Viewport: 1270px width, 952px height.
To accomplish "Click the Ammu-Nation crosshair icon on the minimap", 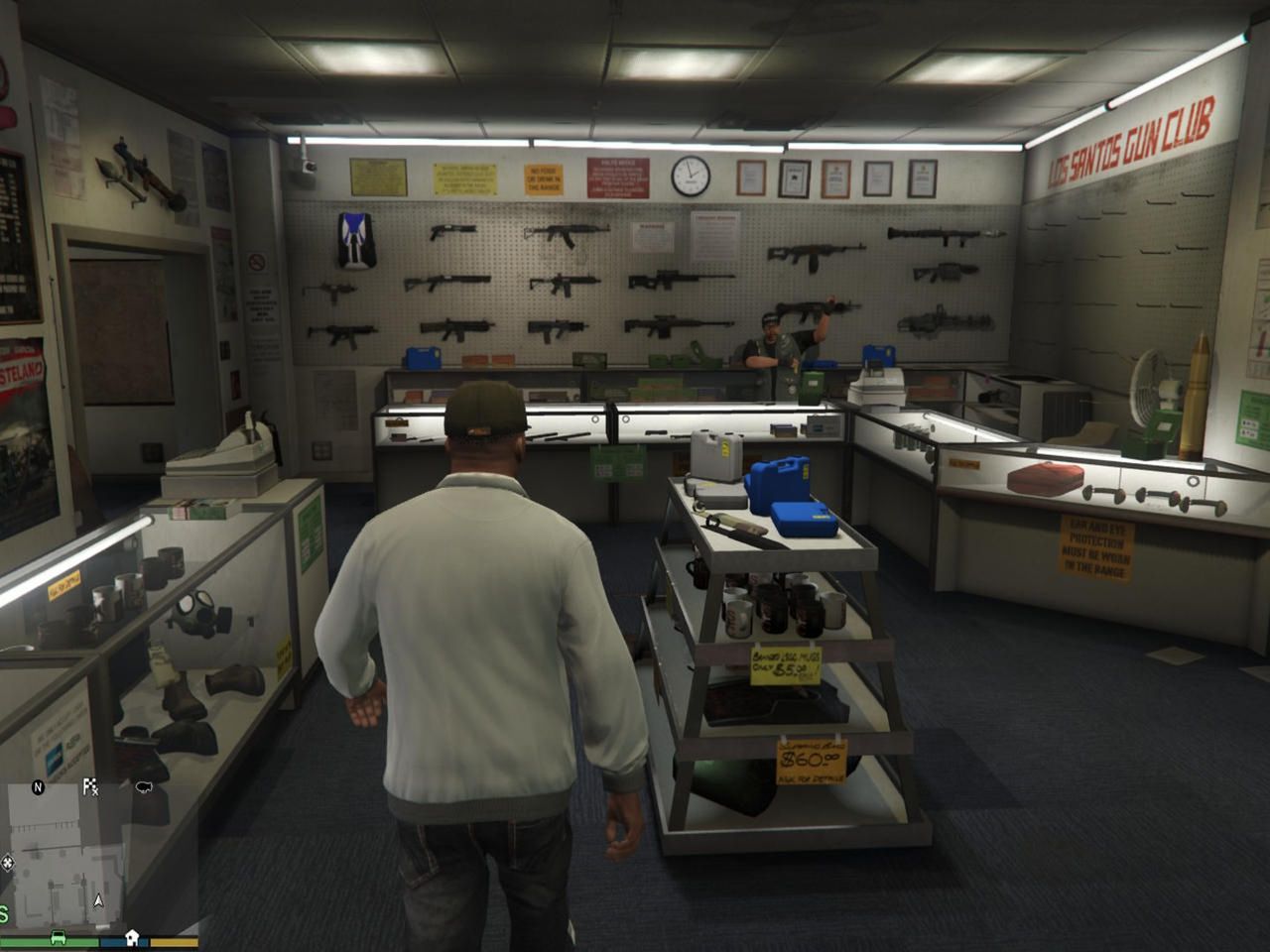I will point(8,863).
